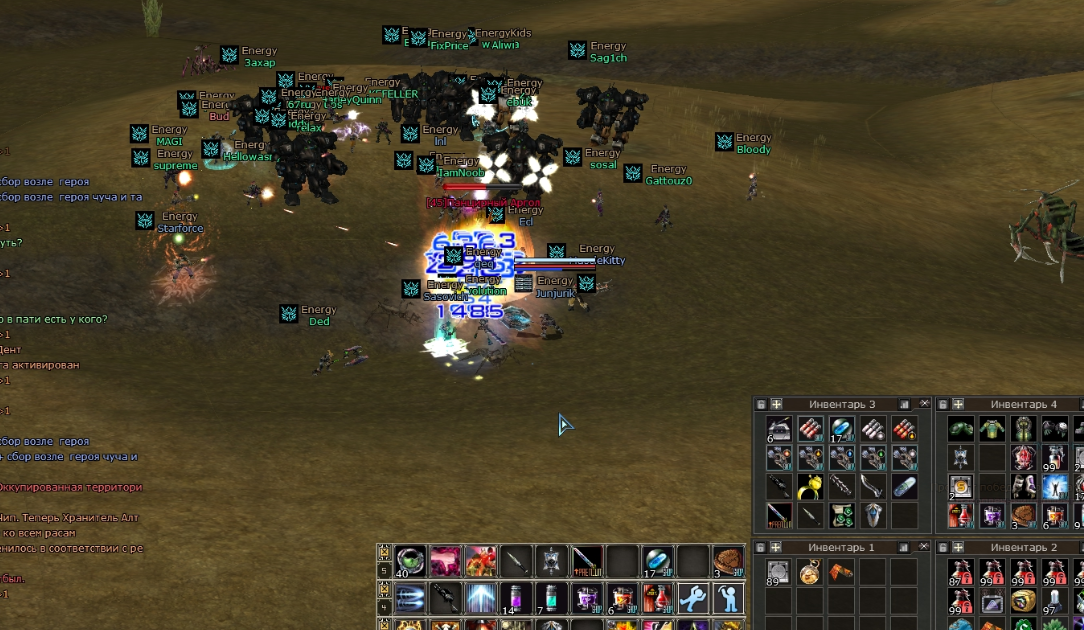Toggle the lock on Инвентарь 3

pos(761,404)
